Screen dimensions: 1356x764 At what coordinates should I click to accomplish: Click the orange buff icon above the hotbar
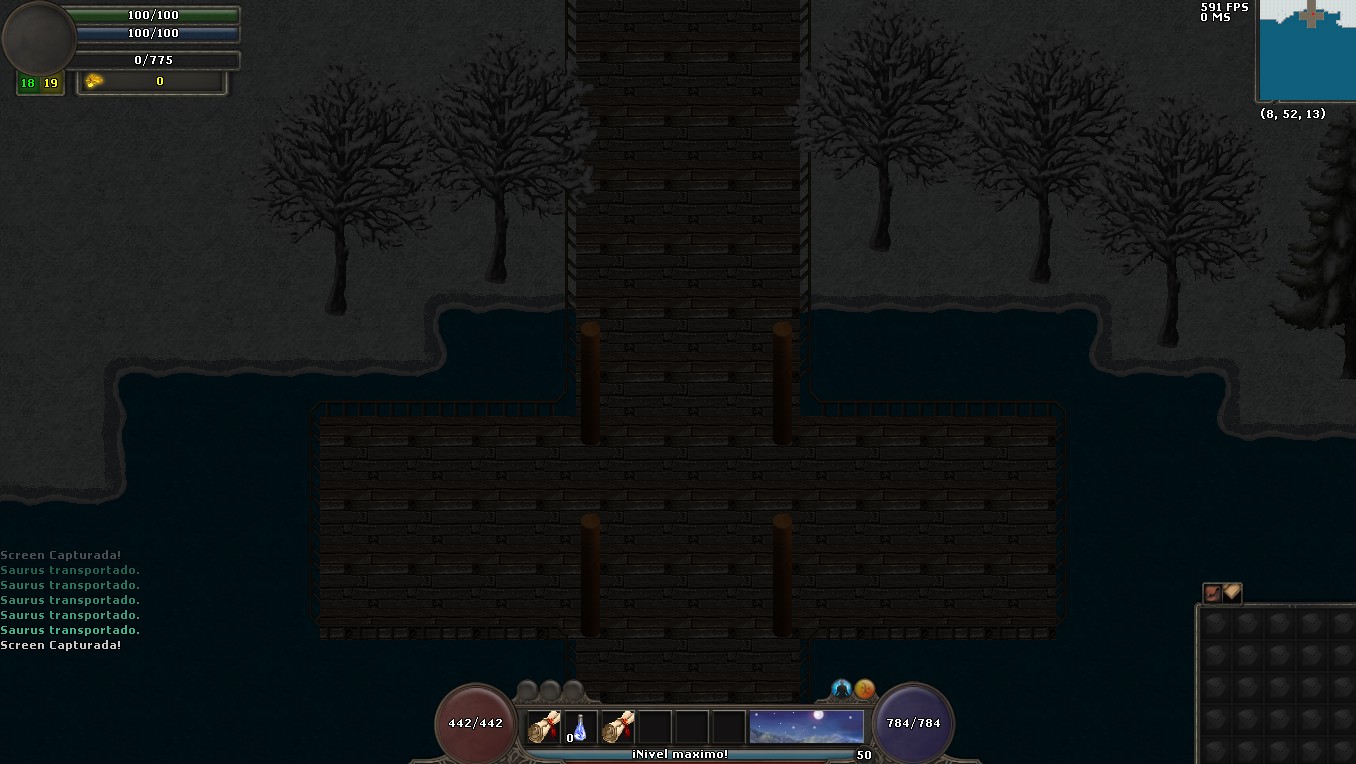pyautogui.click(x=865, y=689)
